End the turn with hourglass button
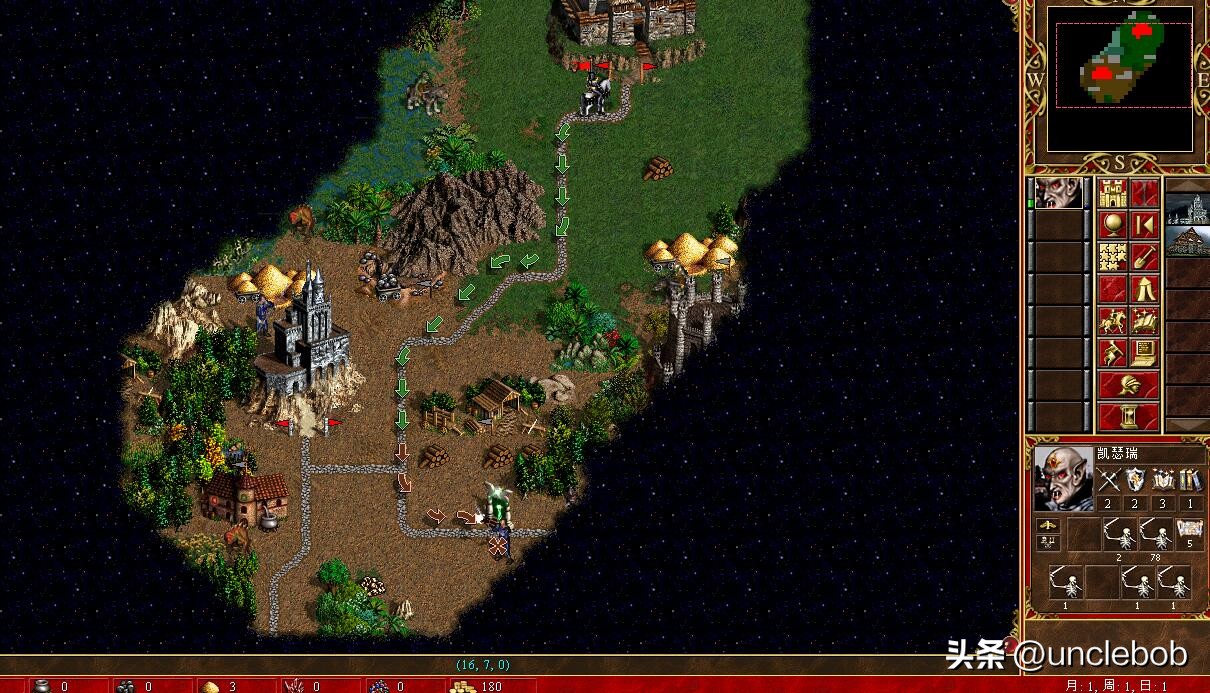Viewport: 1210px width, 693px height. (x=1129, y=416)
